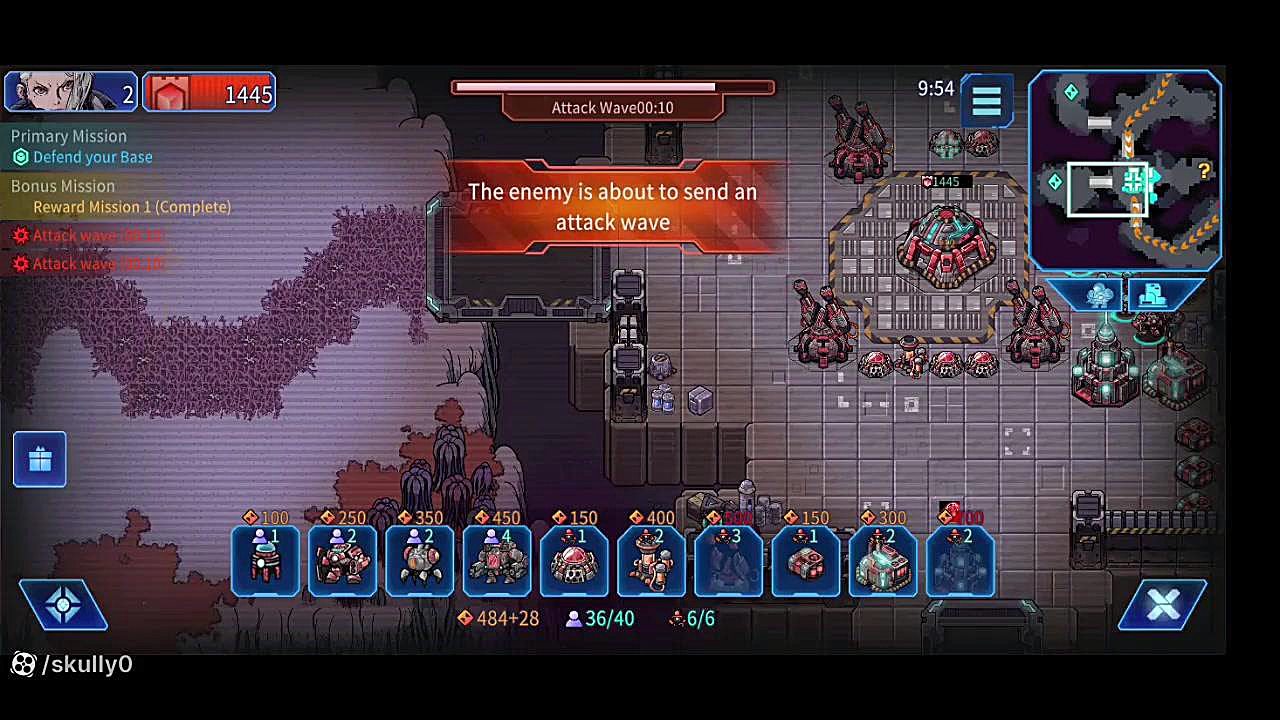Tap the attack wave warning banner
This screenshot has width=1280, height=720.
pyautogui.click(x=612, y=207)
